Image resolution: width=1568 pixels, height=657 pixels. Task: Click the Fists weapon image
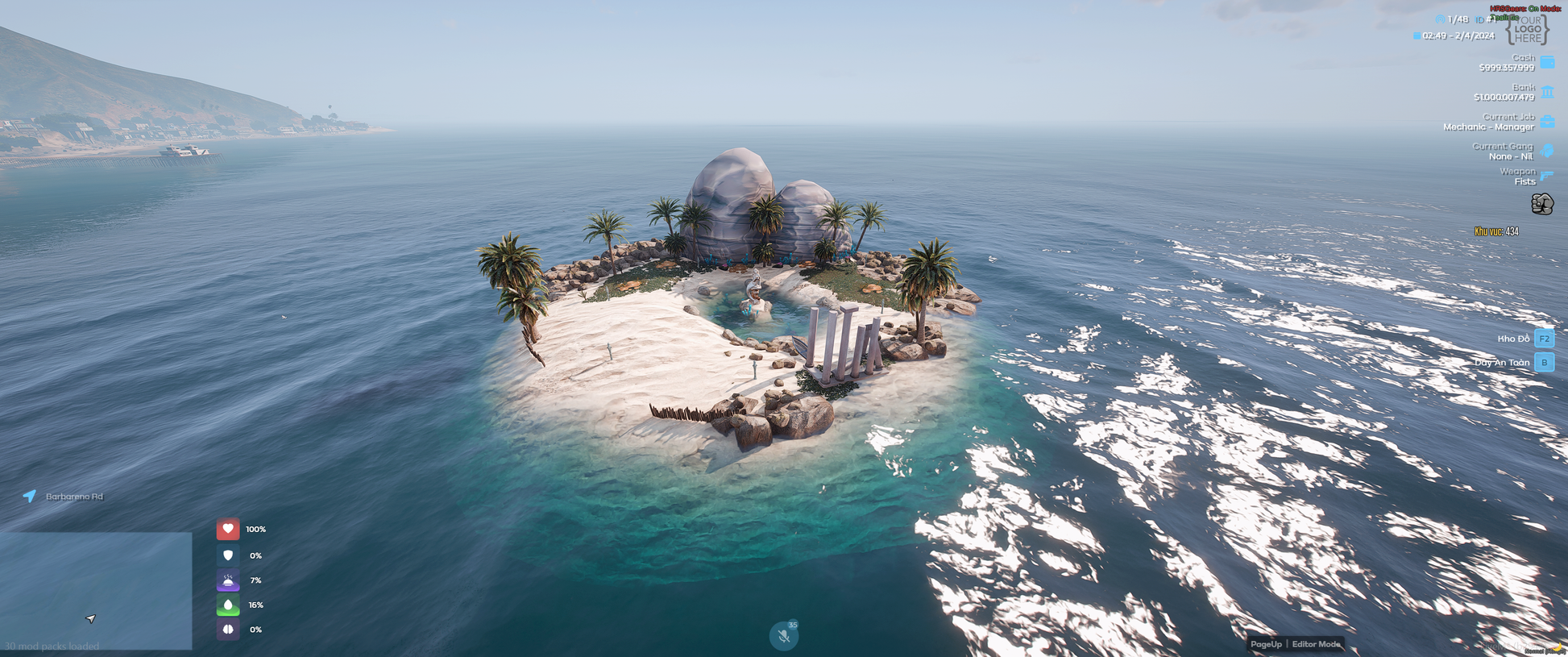1542,204
